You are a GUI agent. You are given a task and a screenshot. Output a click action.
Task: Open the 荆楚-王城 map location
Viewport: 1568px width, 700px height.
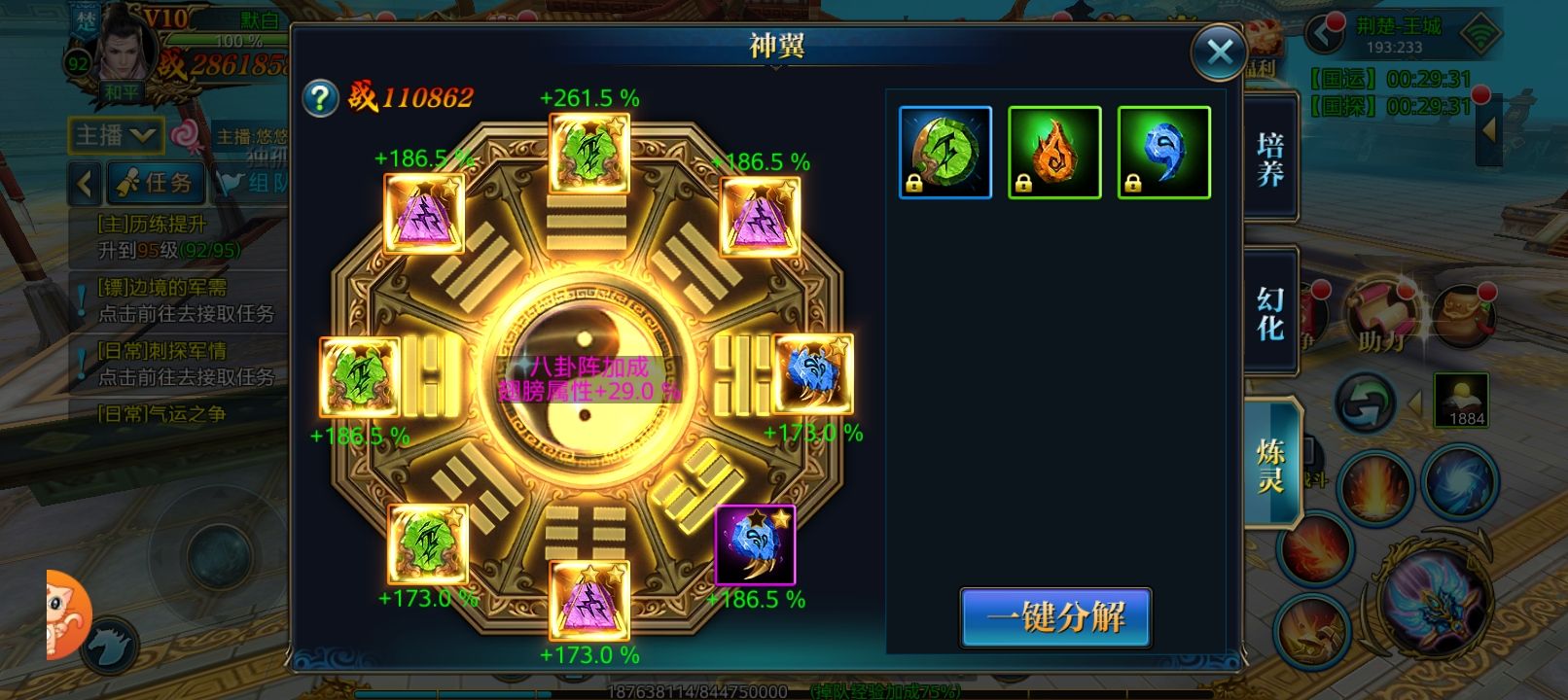1397,35
